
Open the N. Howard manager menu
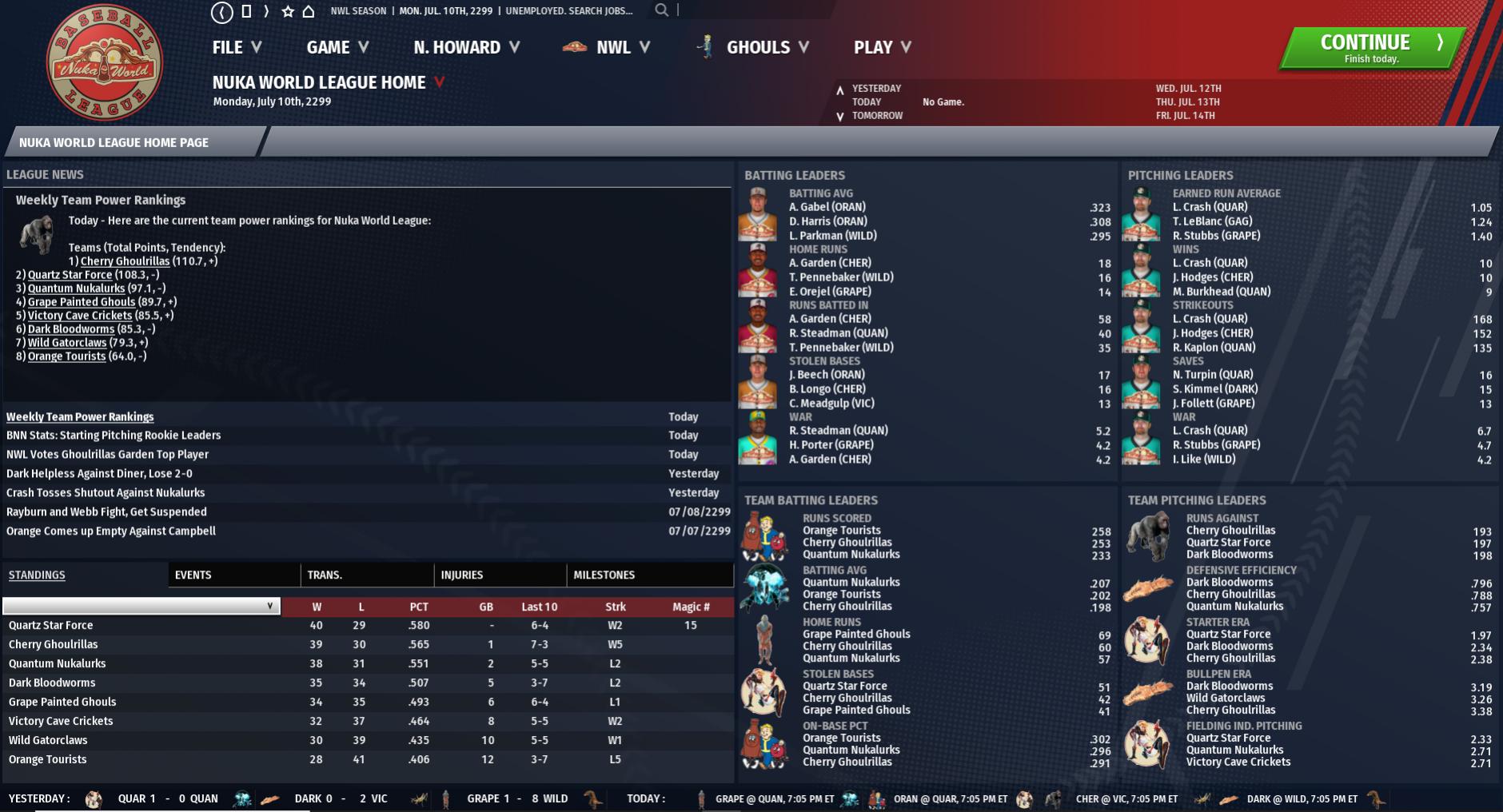click(x=466, y=47)
